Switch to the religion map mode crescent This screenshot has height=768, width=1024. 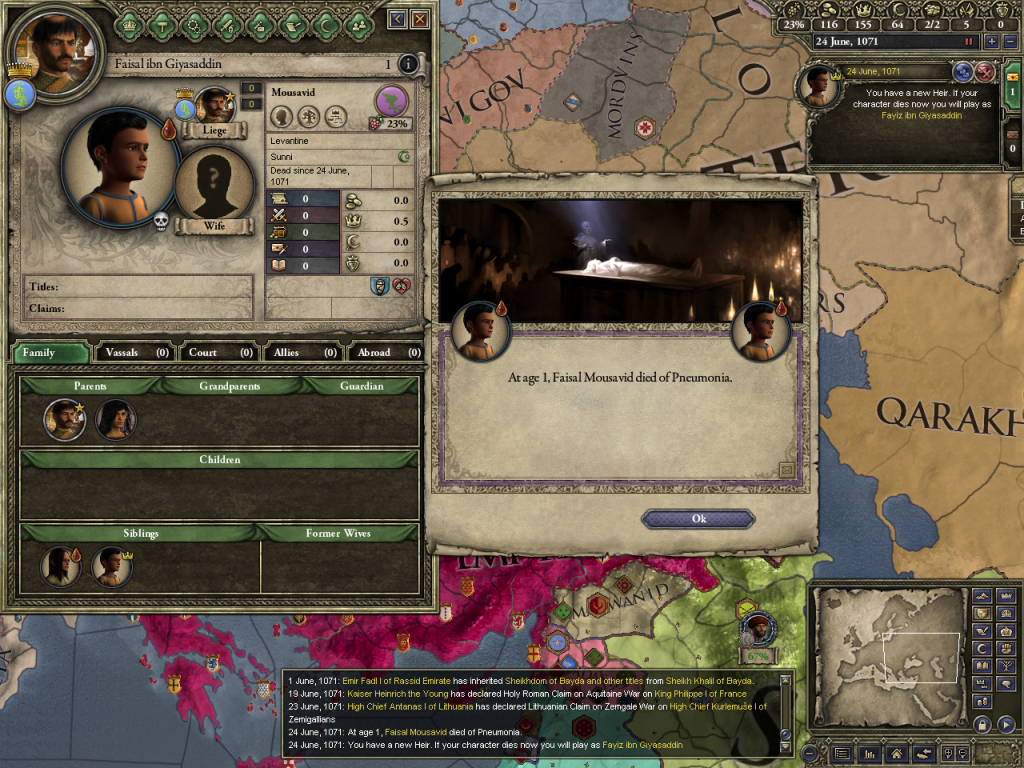981,648
